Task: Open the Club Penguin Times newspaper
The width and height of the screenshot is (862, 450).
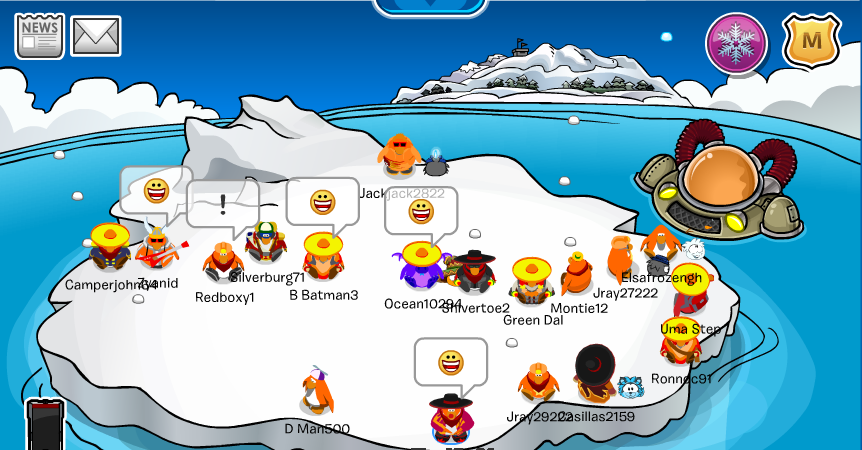Action: (x=40, y=36)
